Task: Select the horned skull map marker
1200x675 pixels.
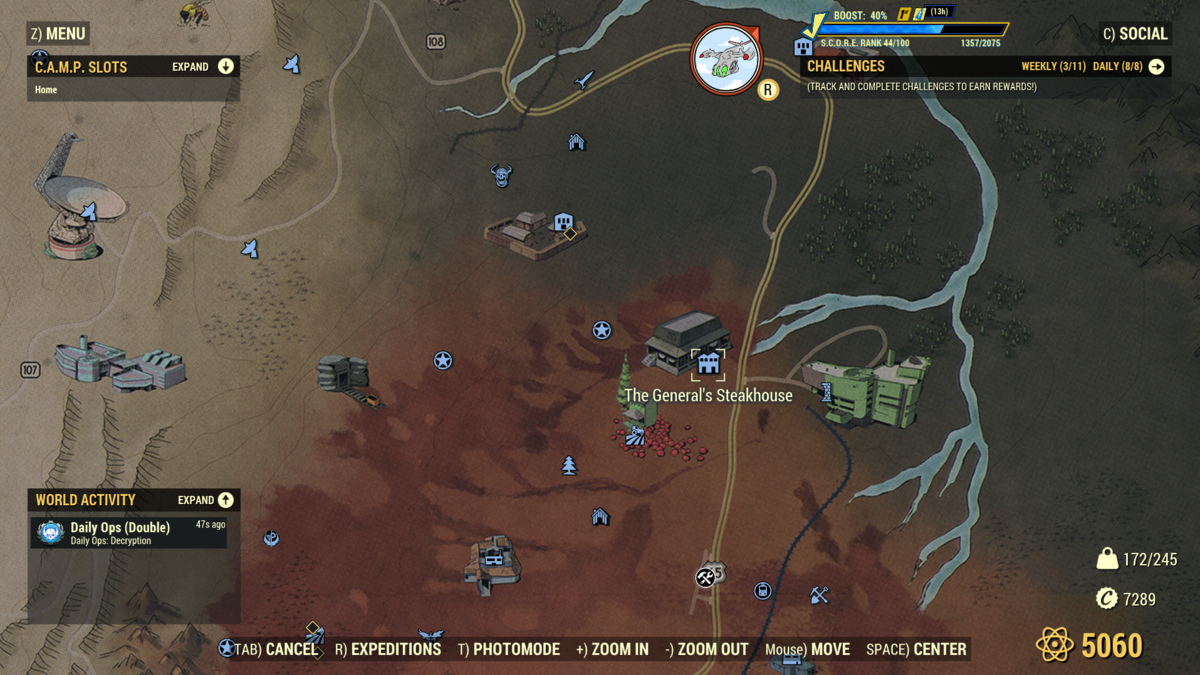Action: coord(501,177)
